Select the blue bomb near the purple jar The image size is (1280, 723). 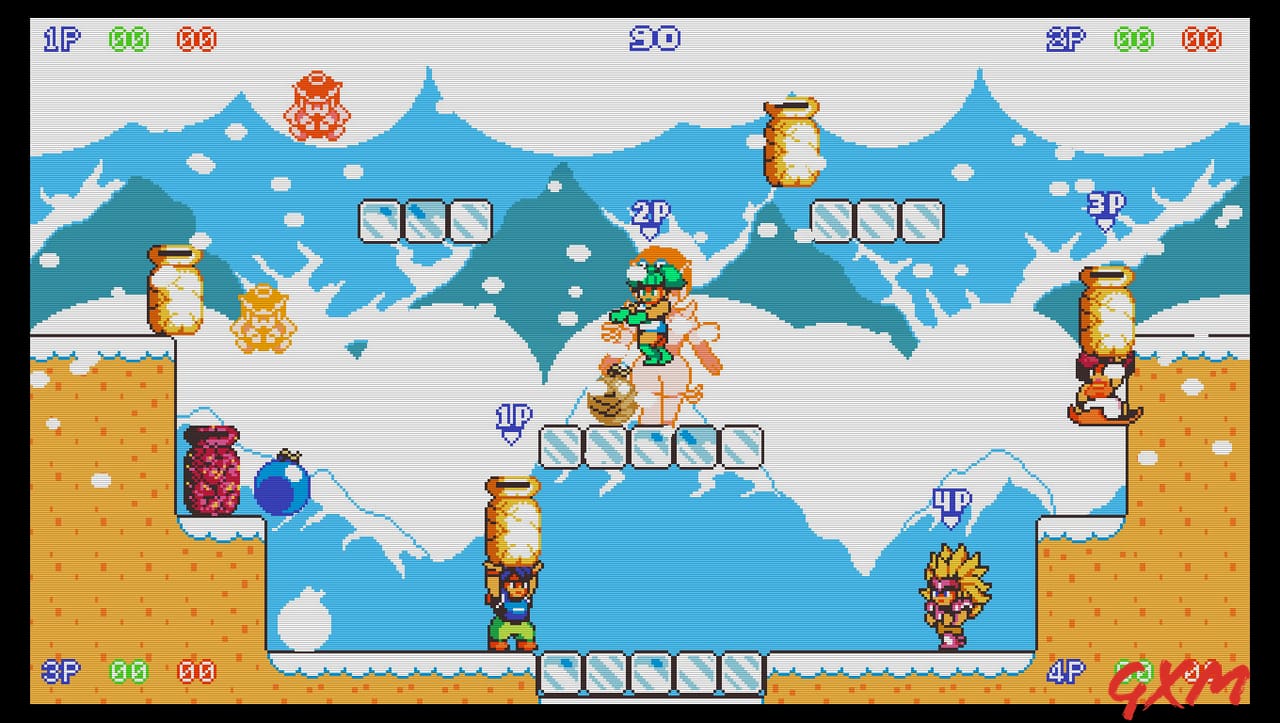[283, 487]
